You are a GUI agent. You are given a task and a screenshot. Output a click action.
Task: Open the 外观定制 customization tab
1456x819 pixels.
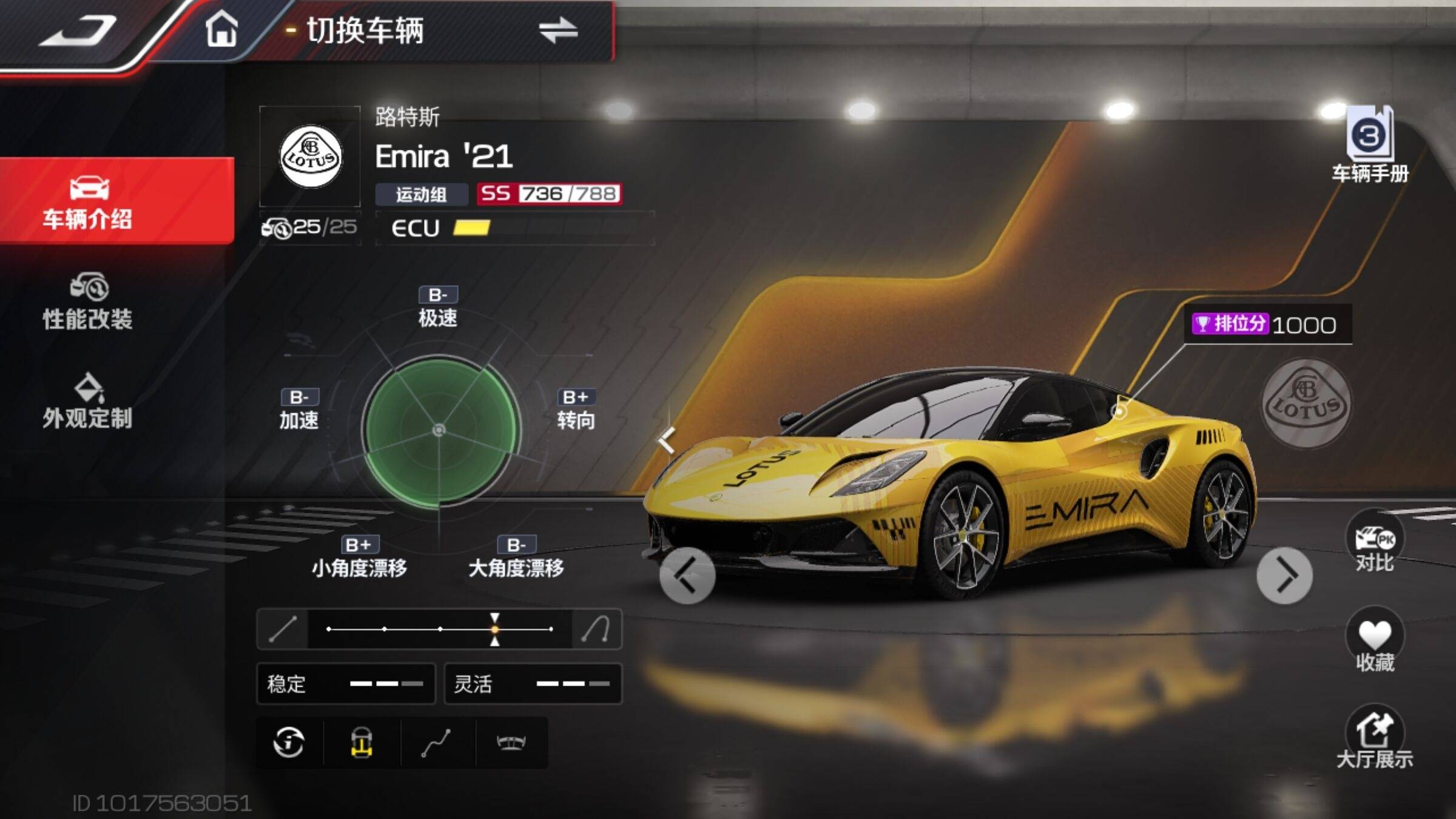(88, 402)
